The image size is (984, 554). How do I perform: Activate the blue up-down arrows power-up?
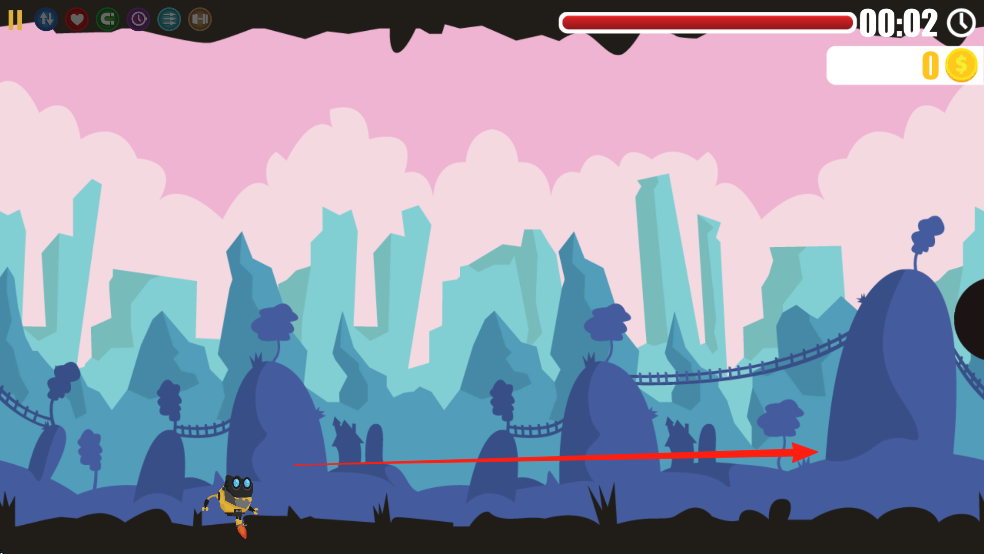(46, 19)
